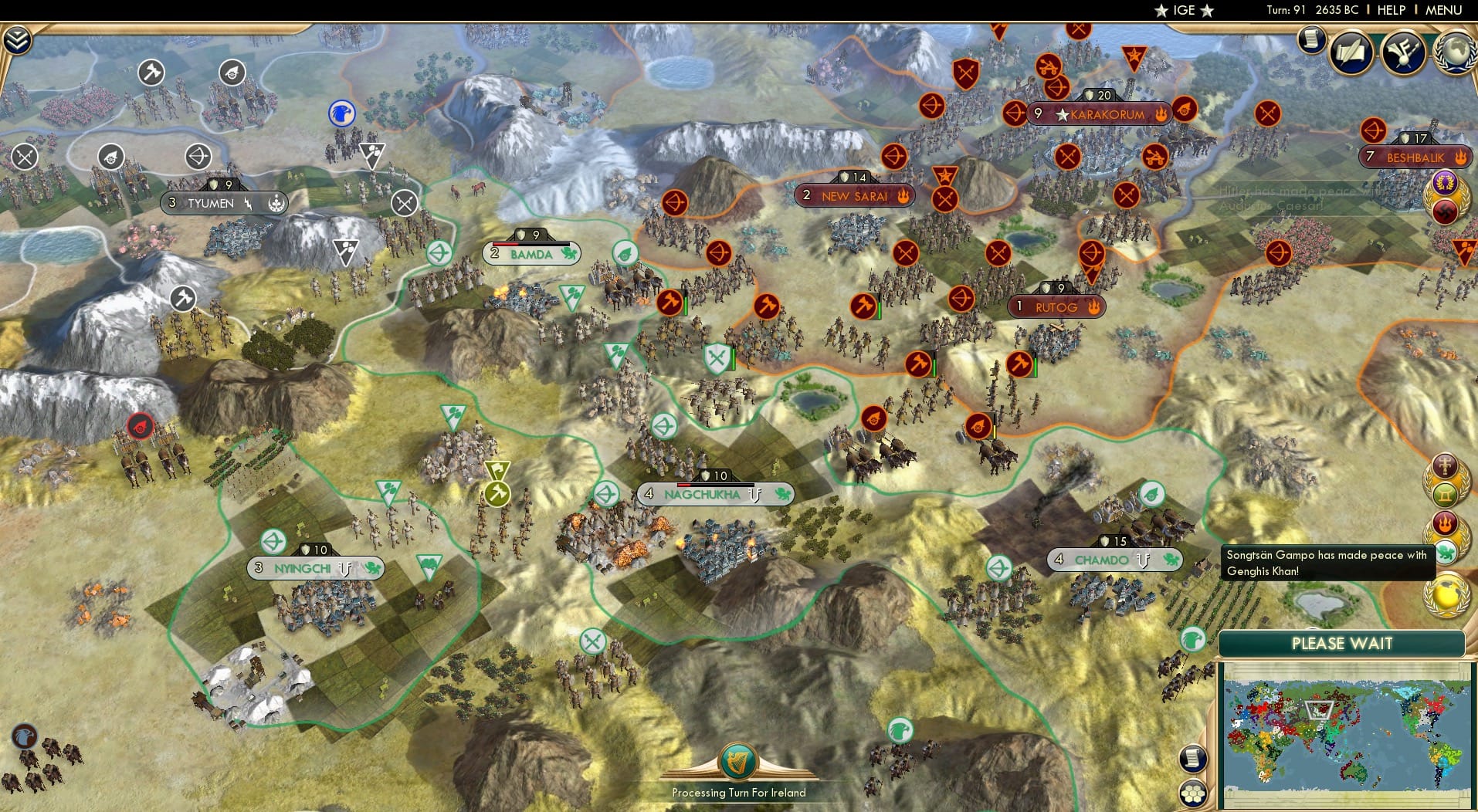
Task: Open the notifications log scroll icon top-right
Action: tap(1310, 39)
